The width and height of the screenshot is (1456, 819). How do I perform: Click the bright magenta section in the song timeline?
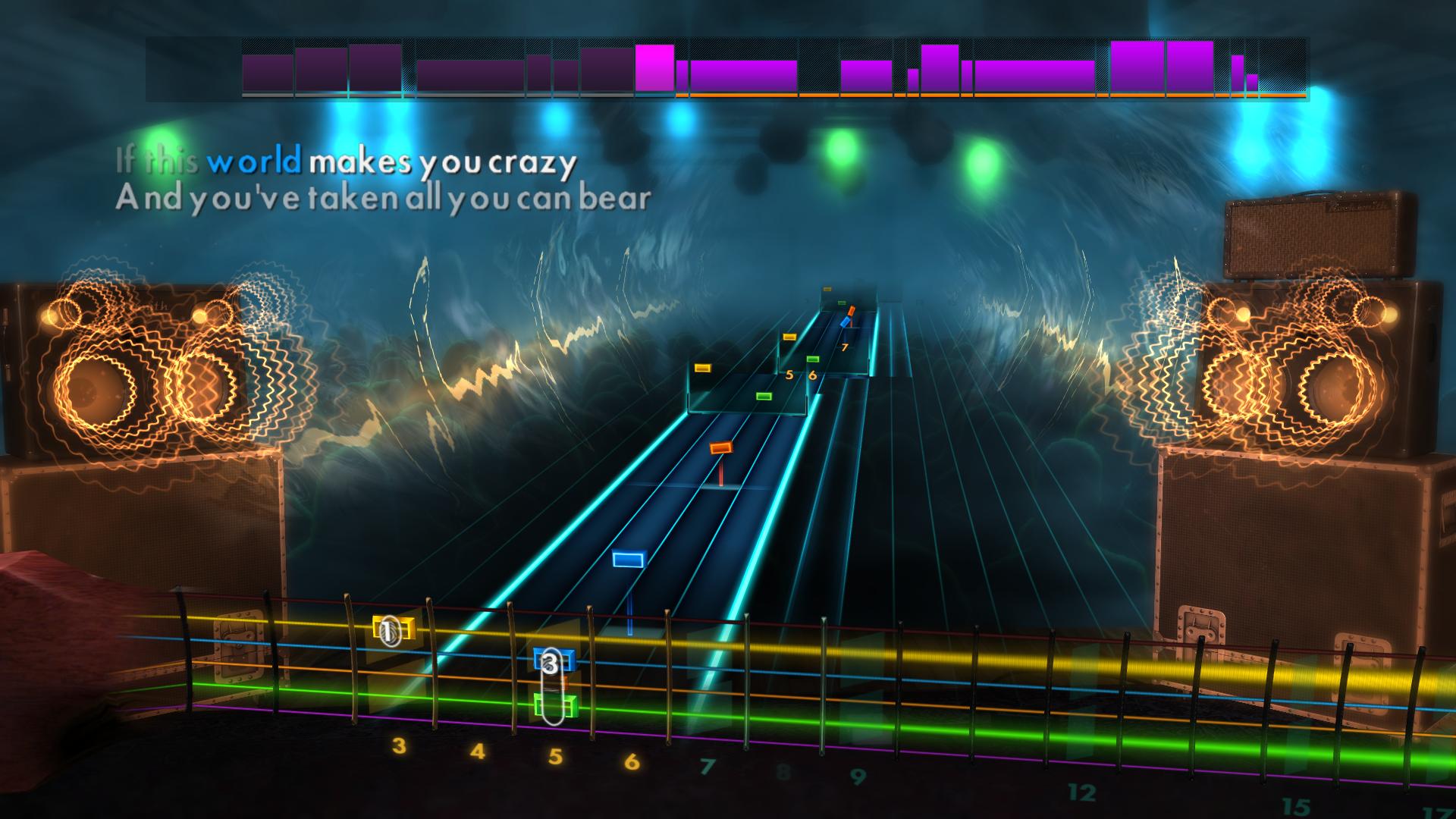point(656,68)
